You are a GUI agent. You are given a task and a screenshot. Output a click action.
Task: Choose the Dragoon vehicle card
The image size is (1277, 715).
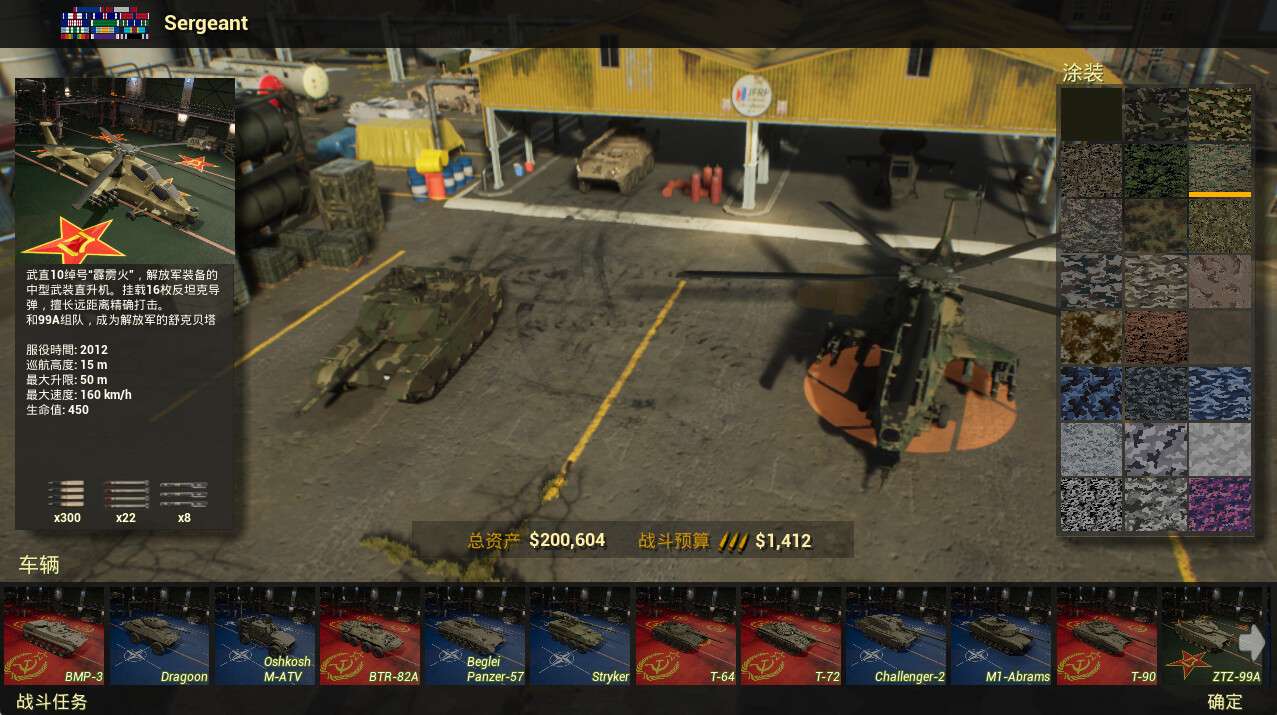click(159, 636)
